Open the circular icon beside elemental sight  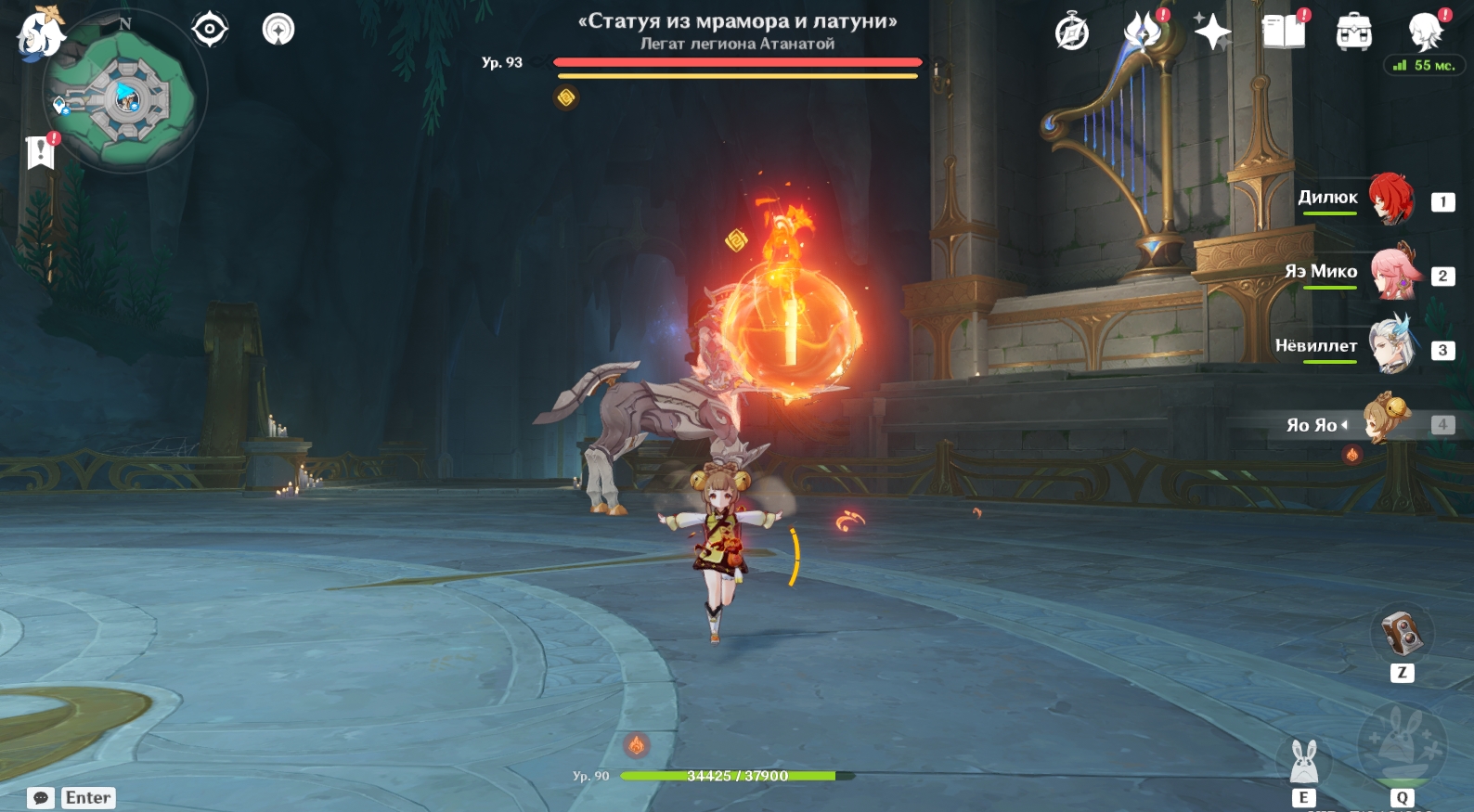(x=278, y=29)
